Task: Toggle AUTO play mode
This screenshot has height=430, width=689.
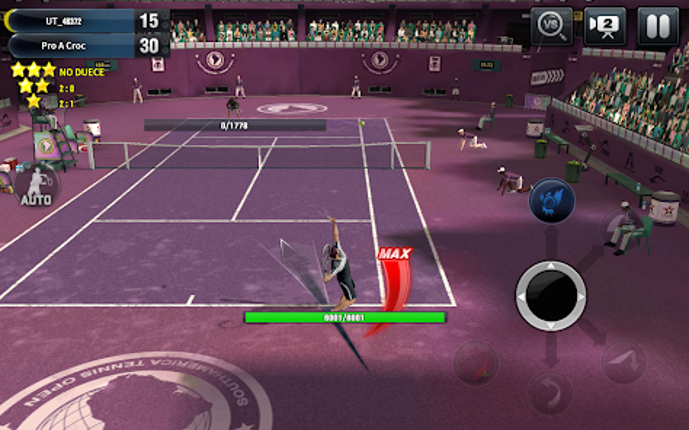Action: click(x=36, y=186)
